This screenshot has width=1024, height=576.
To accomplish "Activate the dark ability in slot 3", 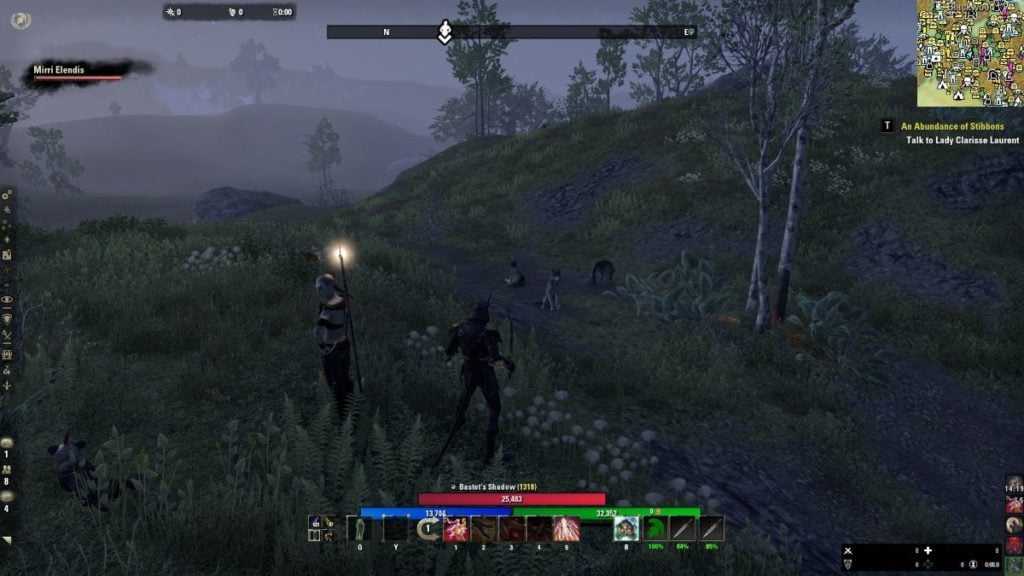I will coord(512,529).
